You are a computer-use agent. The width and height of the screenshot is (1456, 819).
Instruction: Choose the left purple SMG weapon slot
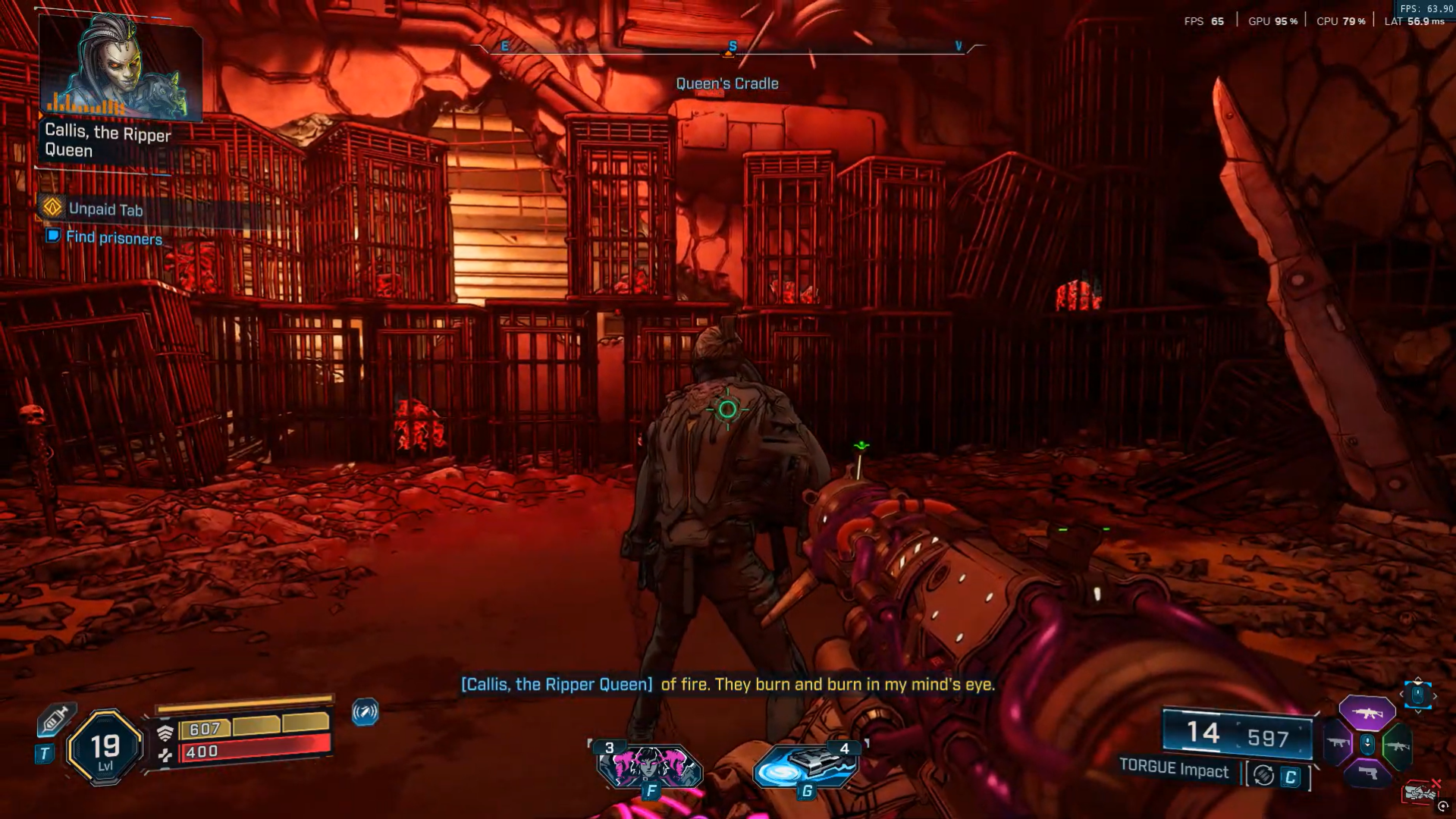click(x=1338, y=743)
